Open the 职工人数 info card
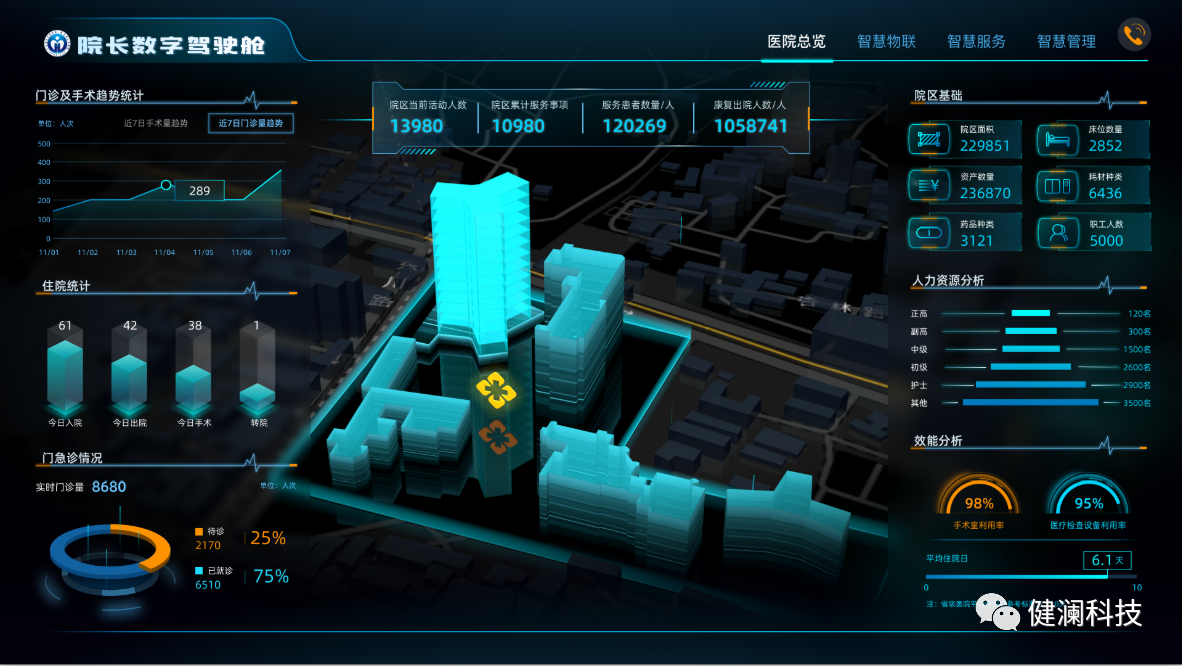1182x666 pixels. pos(1093,233)
